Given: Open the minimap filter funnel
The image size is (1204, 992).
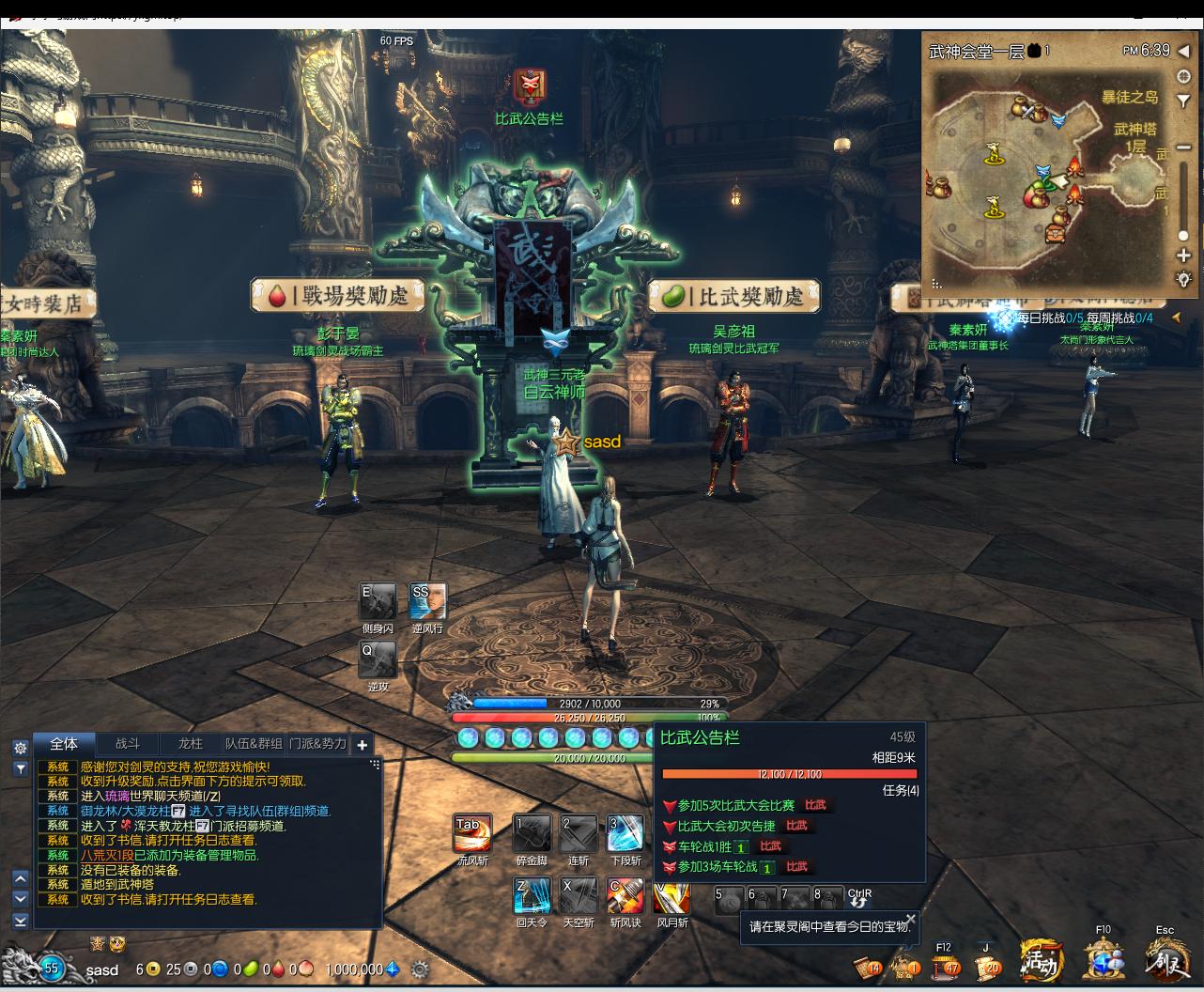Looking at the screenshot, I should coord(1184,77).
